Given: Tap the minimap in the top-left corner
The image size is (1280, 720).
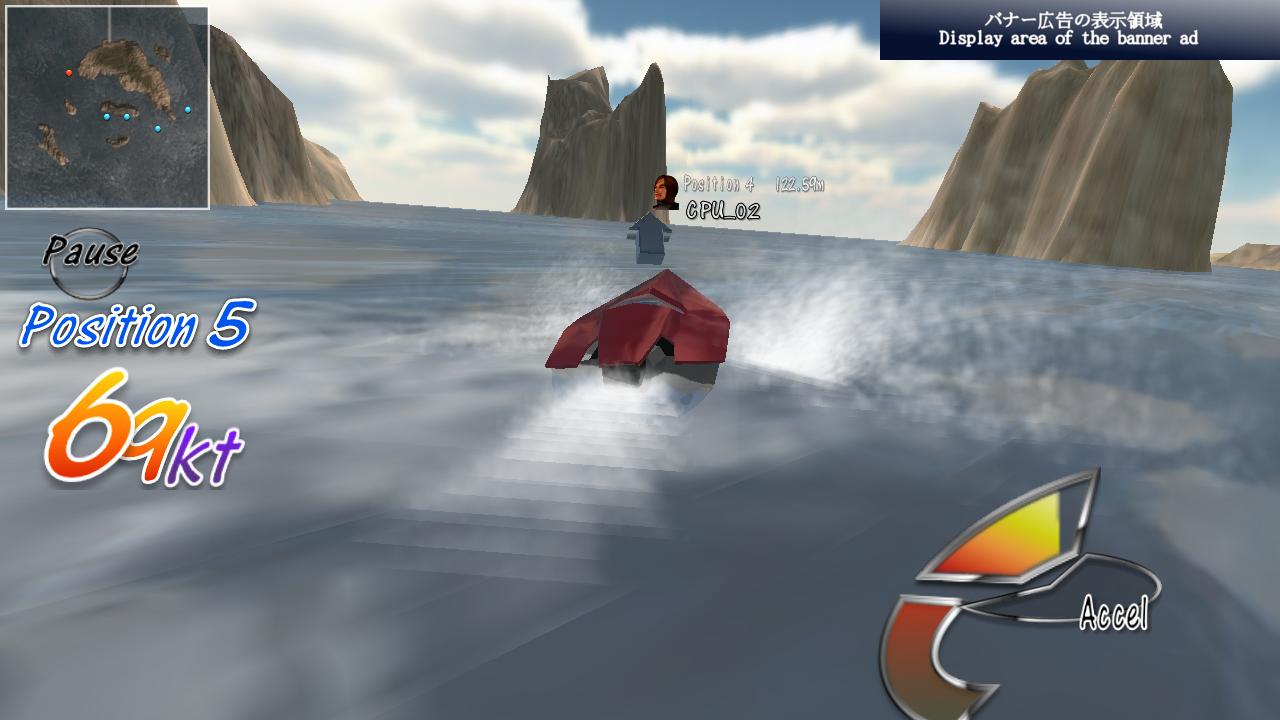Looking at the screenshot, I should tap(107, 107).
